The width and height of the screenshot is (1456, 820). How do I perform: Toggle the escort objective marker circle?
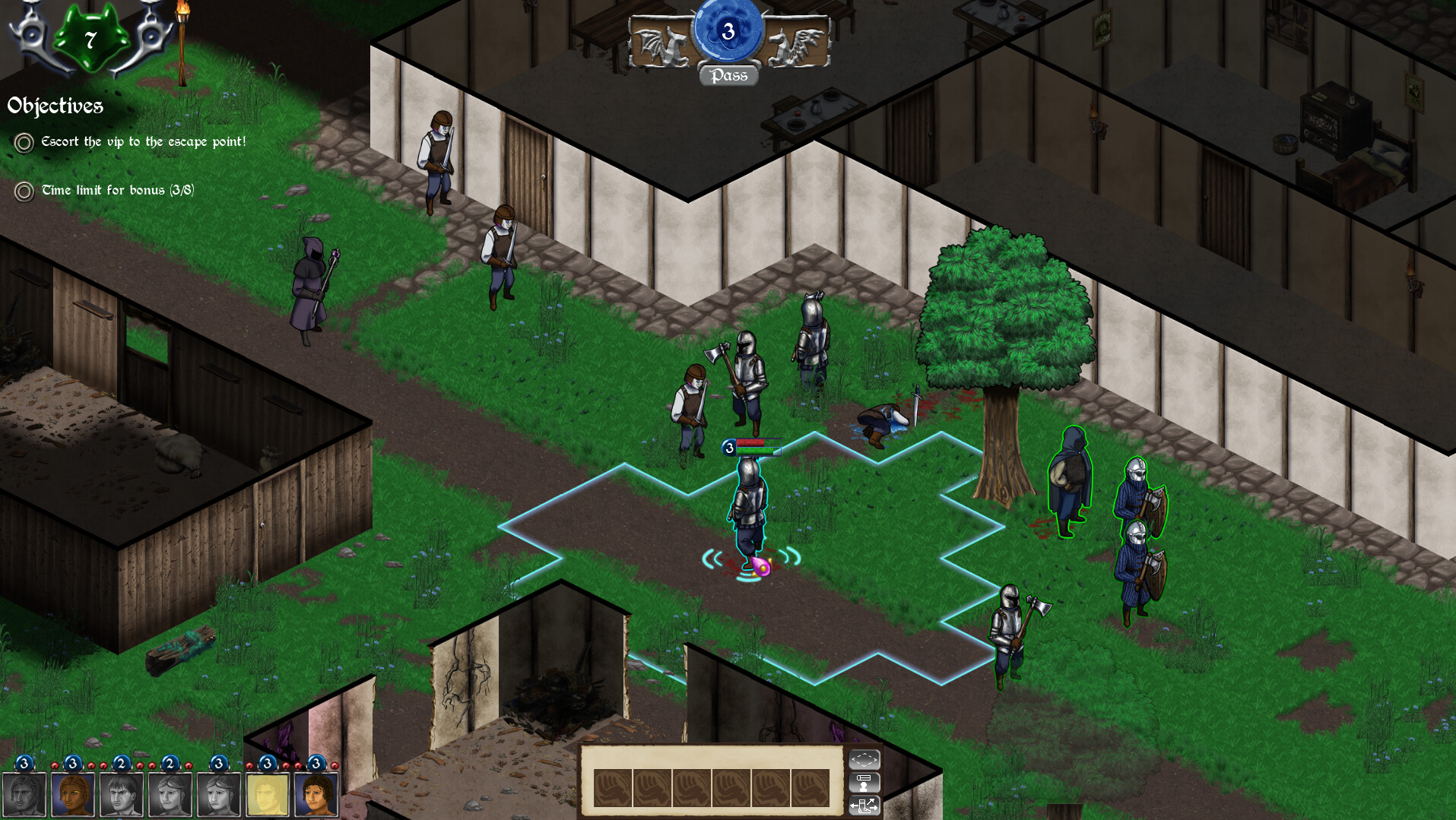click(x=23, y=142)
